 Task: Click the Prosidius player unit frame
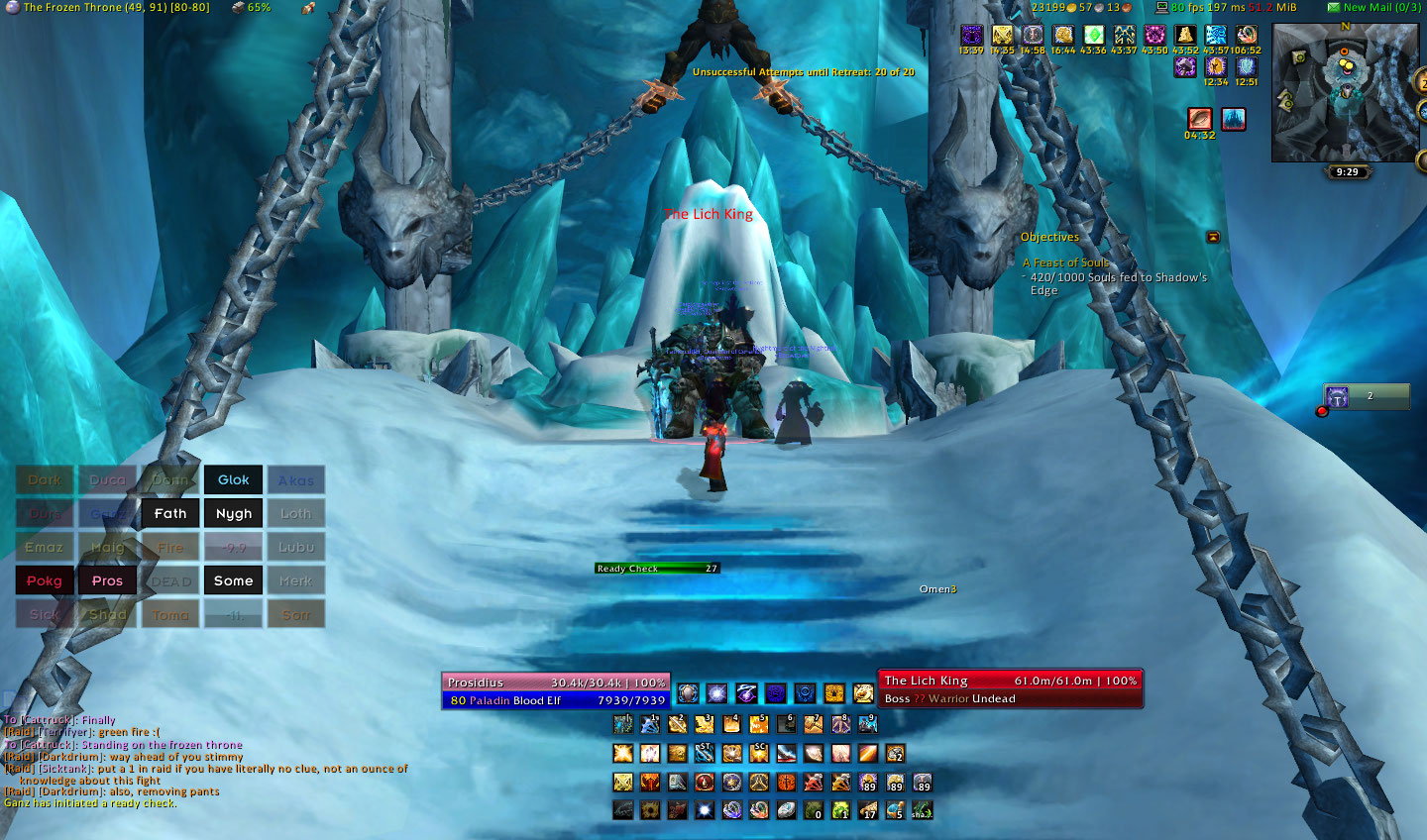pos(556,691)
